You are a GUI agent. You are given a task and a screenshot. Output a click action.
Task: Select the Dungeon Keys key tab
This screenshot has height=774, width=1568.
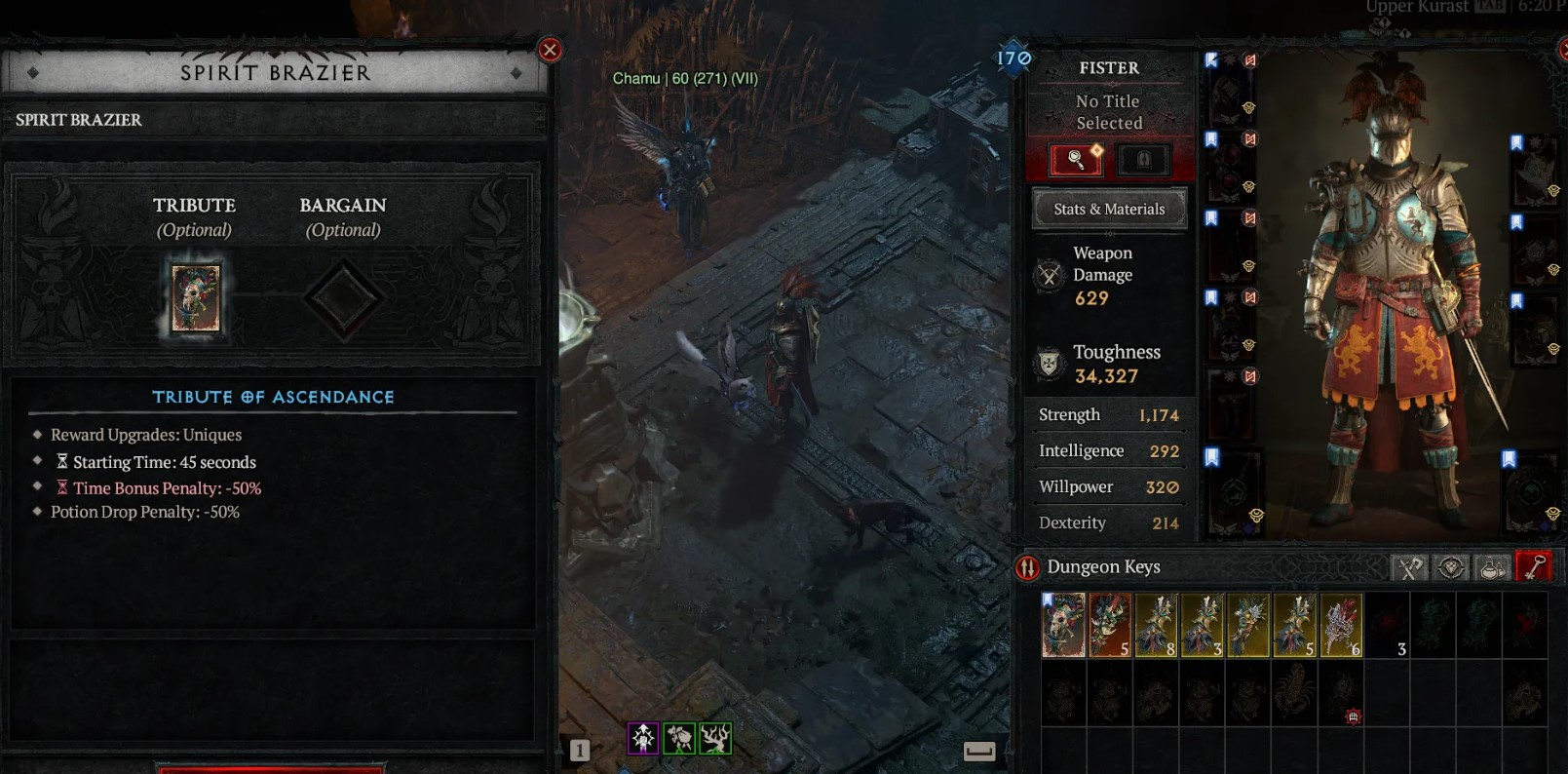click(x=1533, y=567)
